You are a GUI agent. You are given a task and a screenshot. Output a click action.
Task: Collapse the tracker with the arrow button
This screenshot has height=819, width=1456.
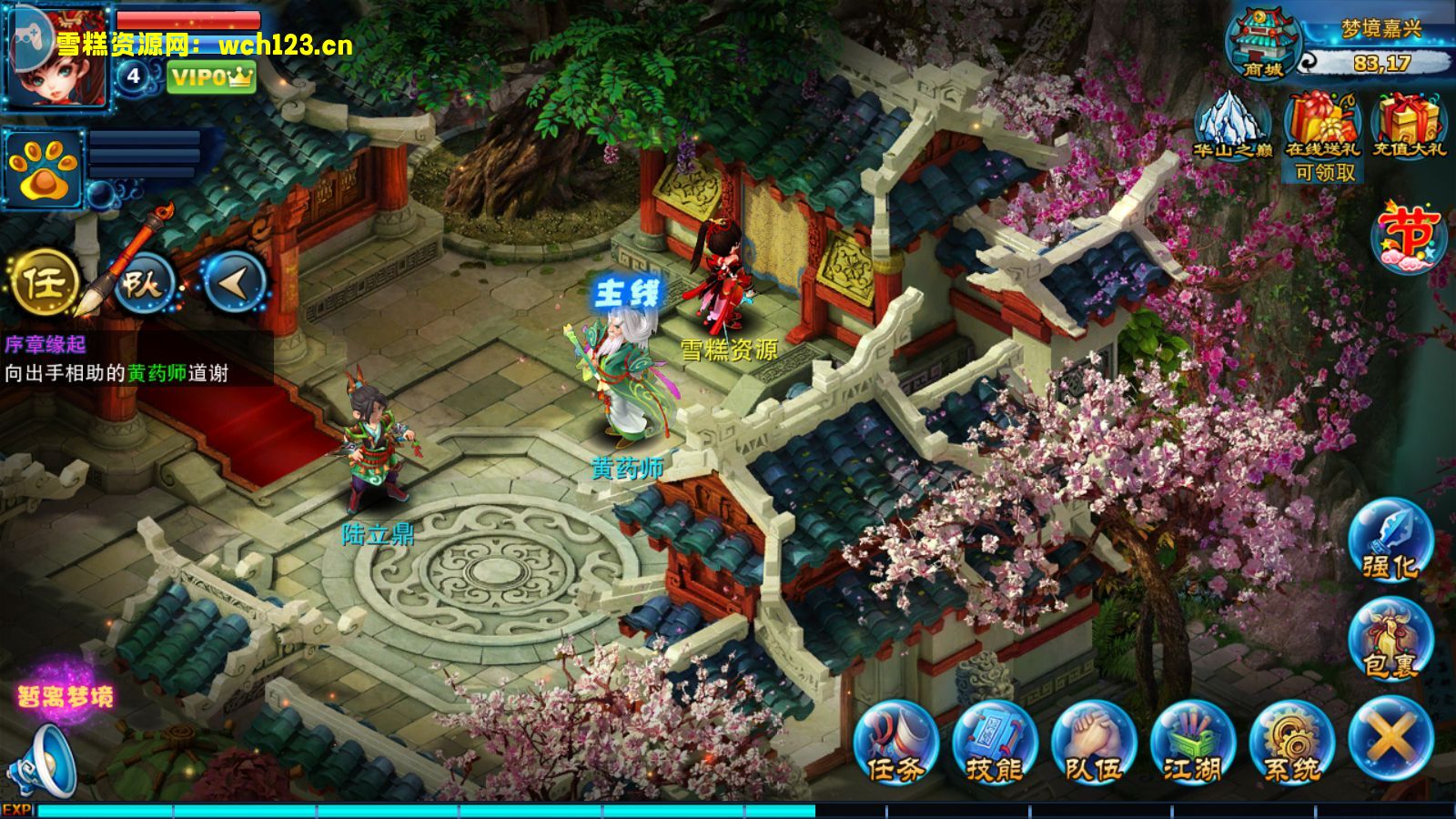(233, 283)
